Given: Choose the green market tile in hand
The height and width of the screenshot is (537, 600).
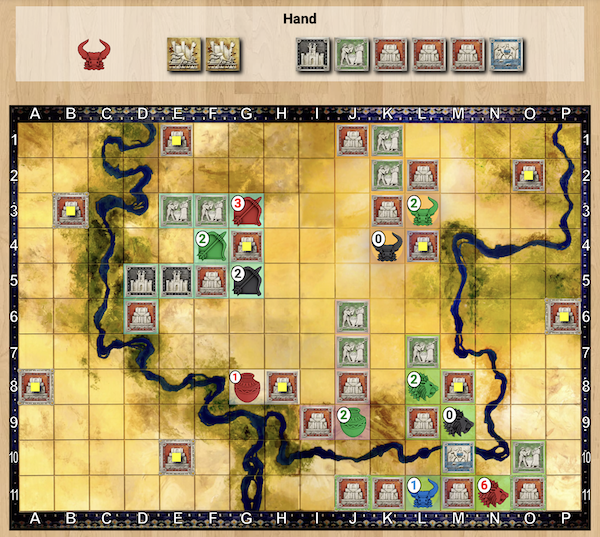Looking at the screenshot, I should (x=351, y=53).
